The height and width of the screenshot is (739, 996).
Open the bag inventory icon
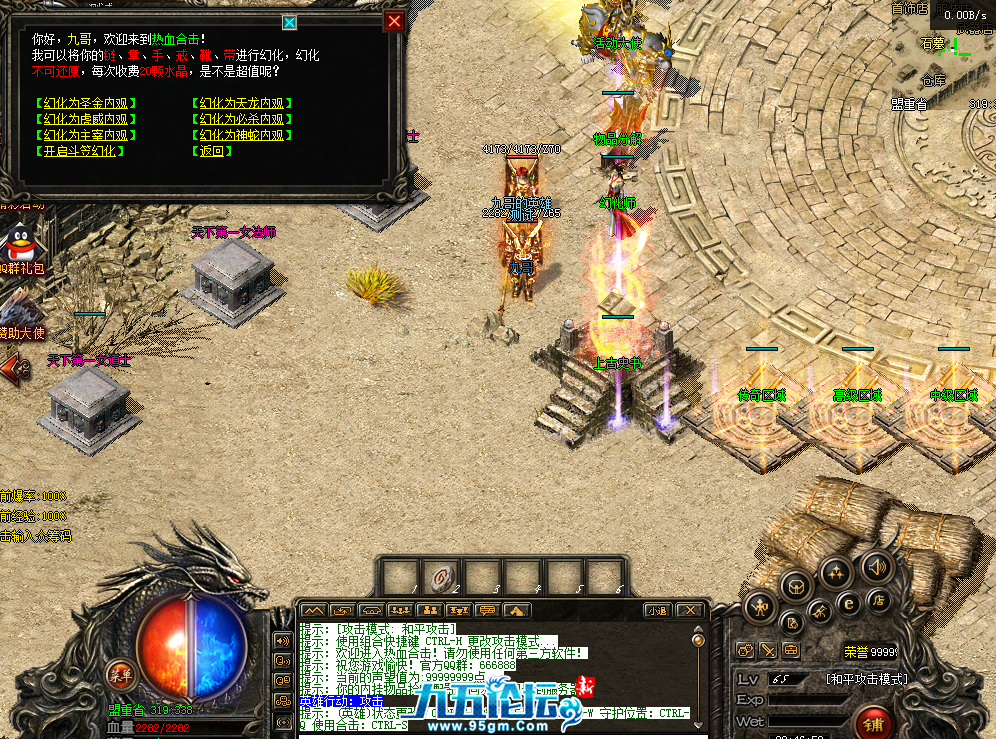[796, 585]
